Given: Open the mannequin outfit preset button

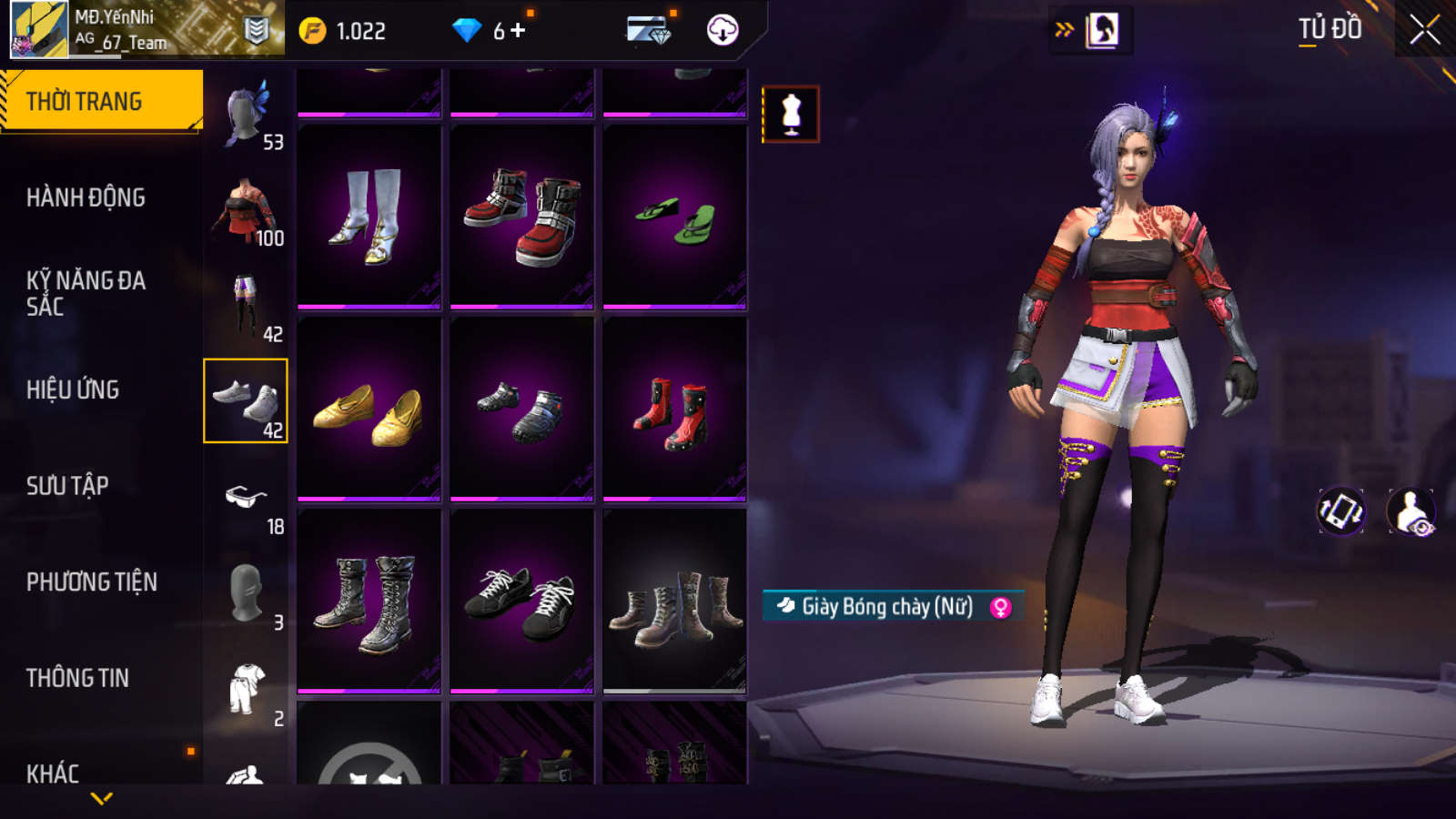Looking at the screenshot, I should coord(791,115).
